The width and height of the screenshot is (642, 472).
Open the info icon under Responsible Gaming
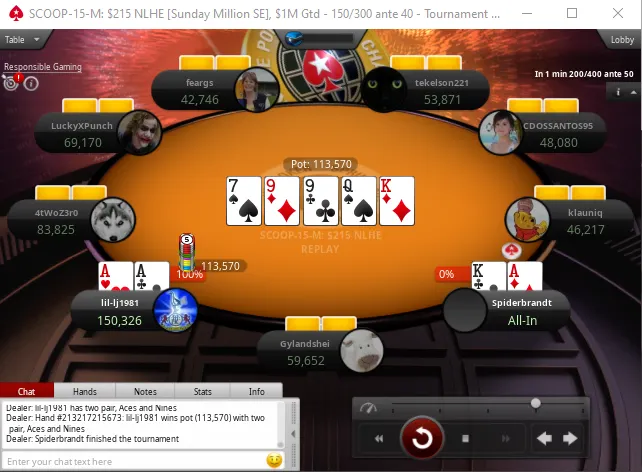pyautogui.click(x=32, y=83)
